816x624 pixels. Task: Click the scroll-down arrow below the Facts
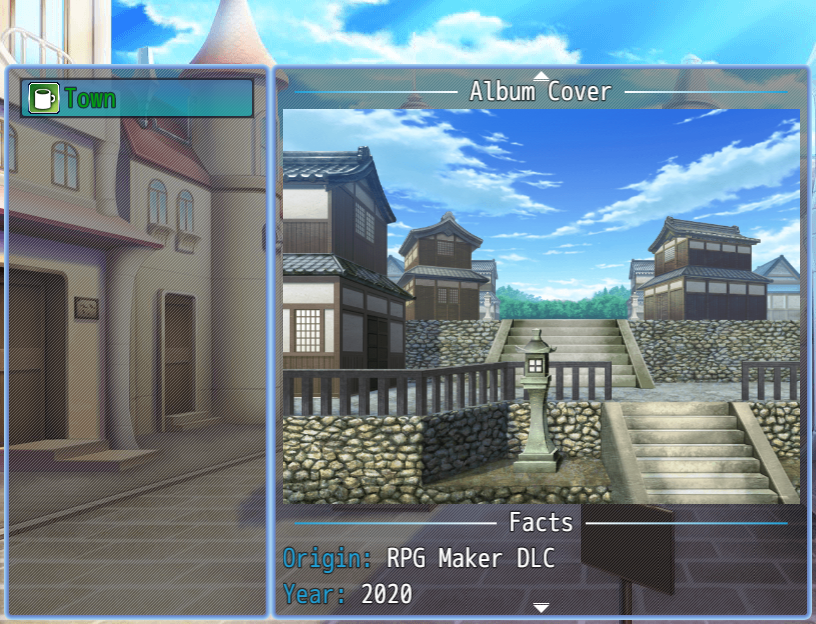click(541, 607)
